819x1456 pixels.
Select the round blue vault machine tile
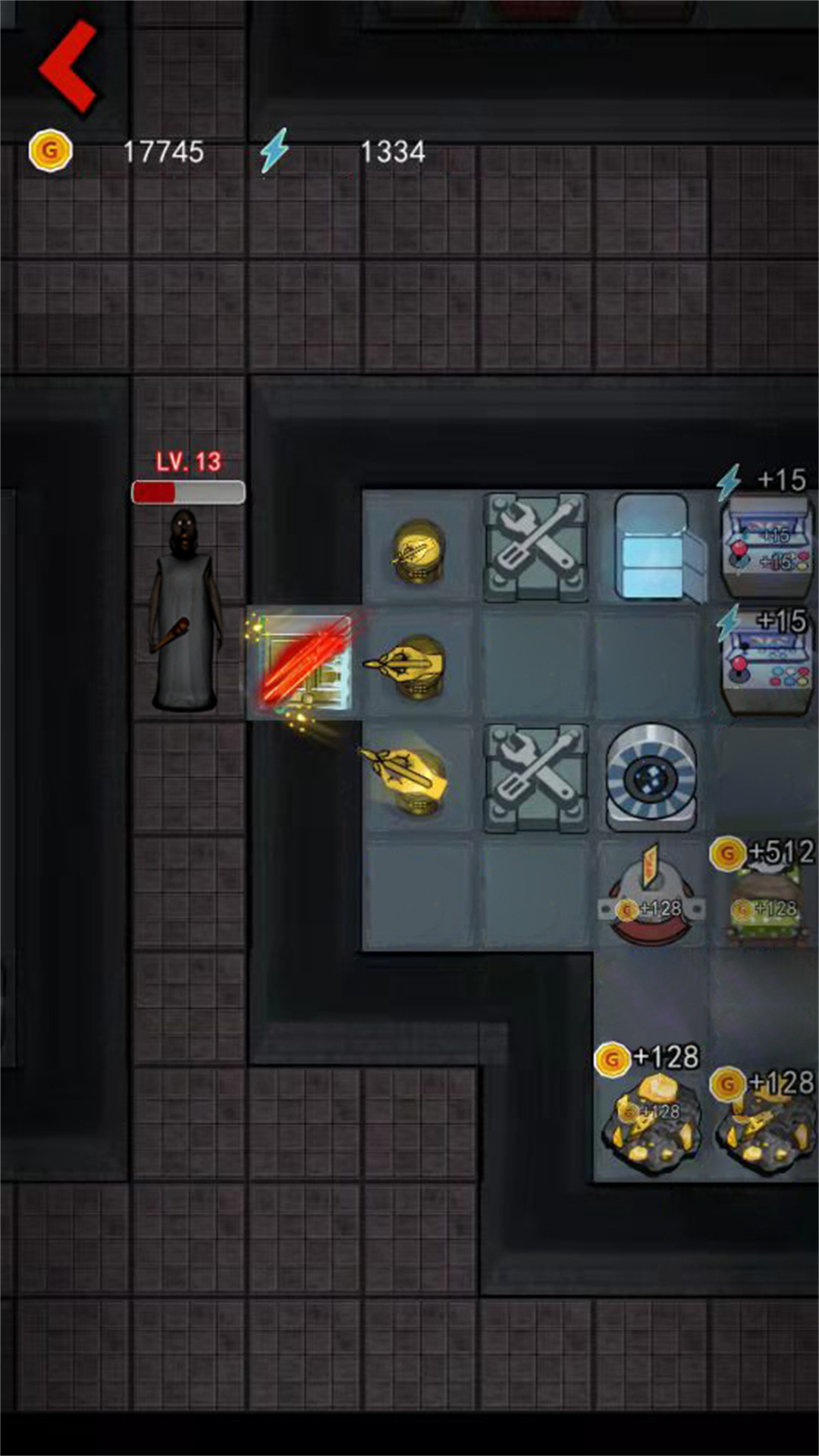click(x=650, y=777)
